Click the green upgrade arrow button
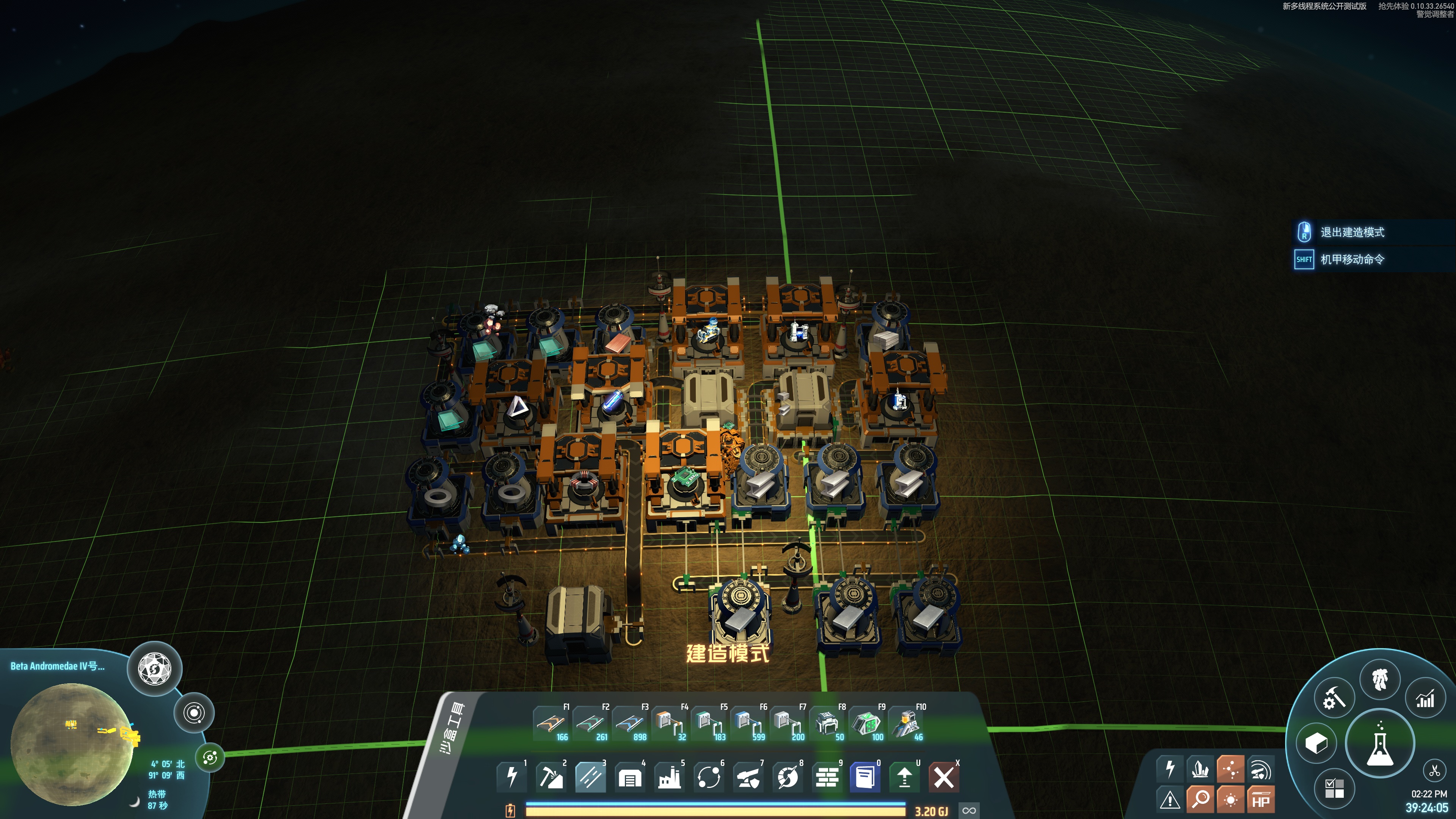 (x=904, y=777)
